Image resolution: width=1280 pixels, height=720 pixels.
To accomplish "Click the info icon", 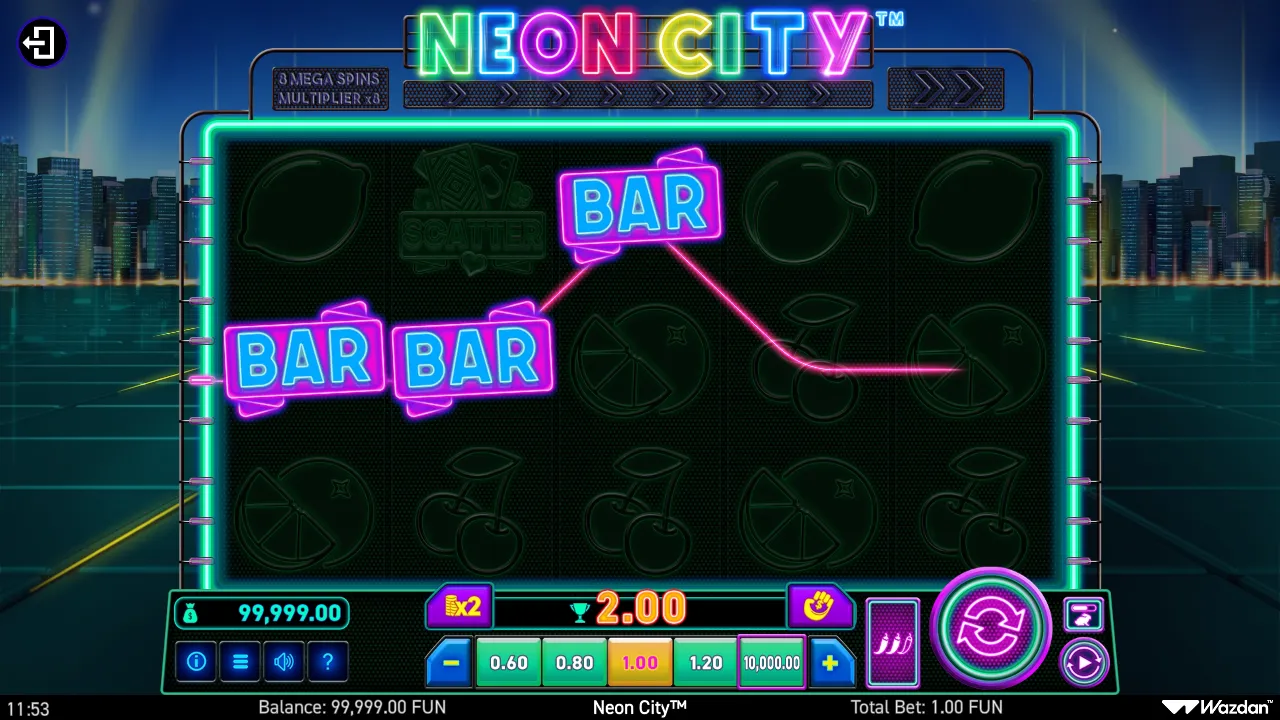I will tap(196, 662).
